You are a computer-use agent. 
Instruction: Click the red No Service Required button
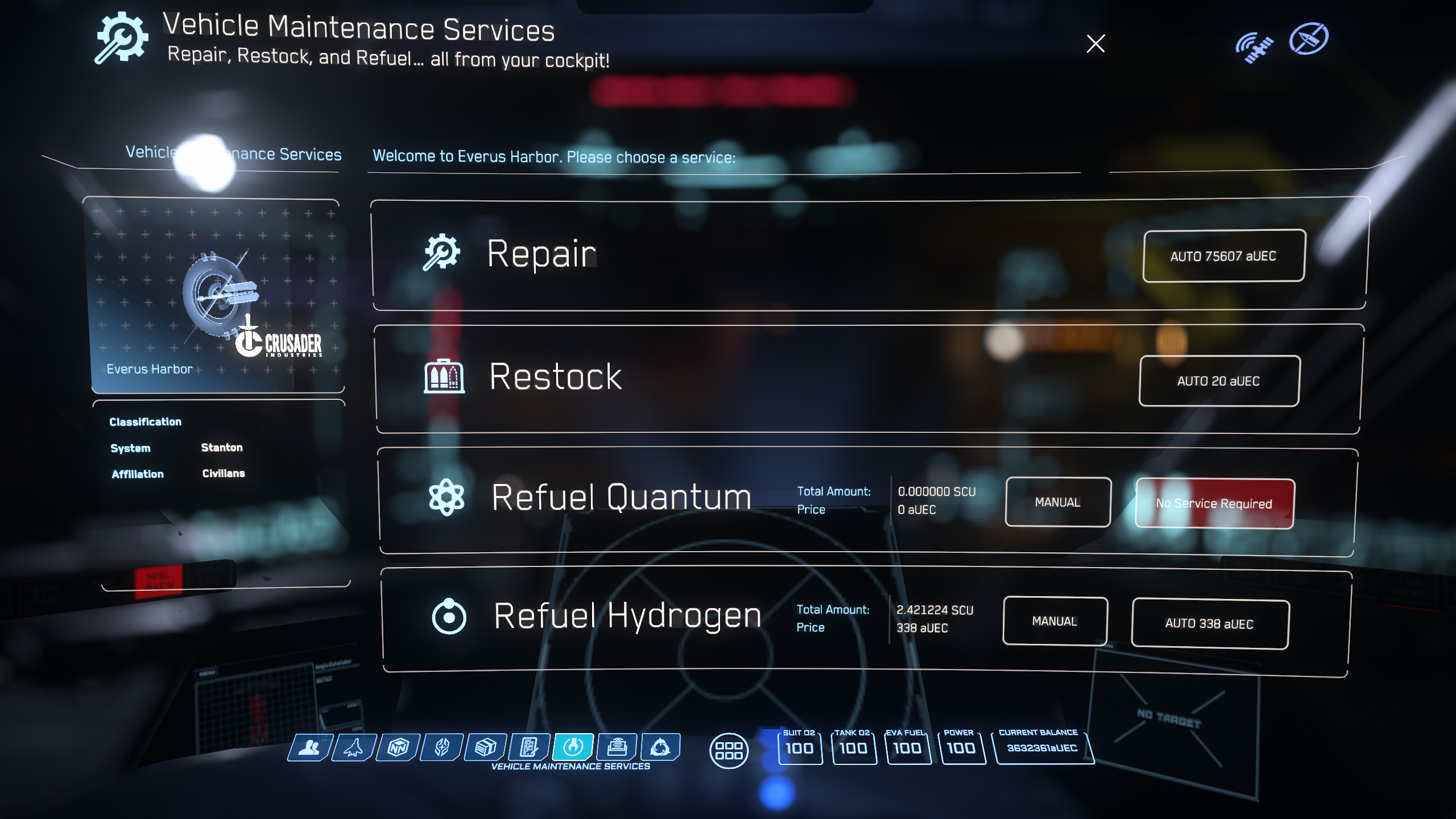pyautogui.click(x=1214, y=503)
